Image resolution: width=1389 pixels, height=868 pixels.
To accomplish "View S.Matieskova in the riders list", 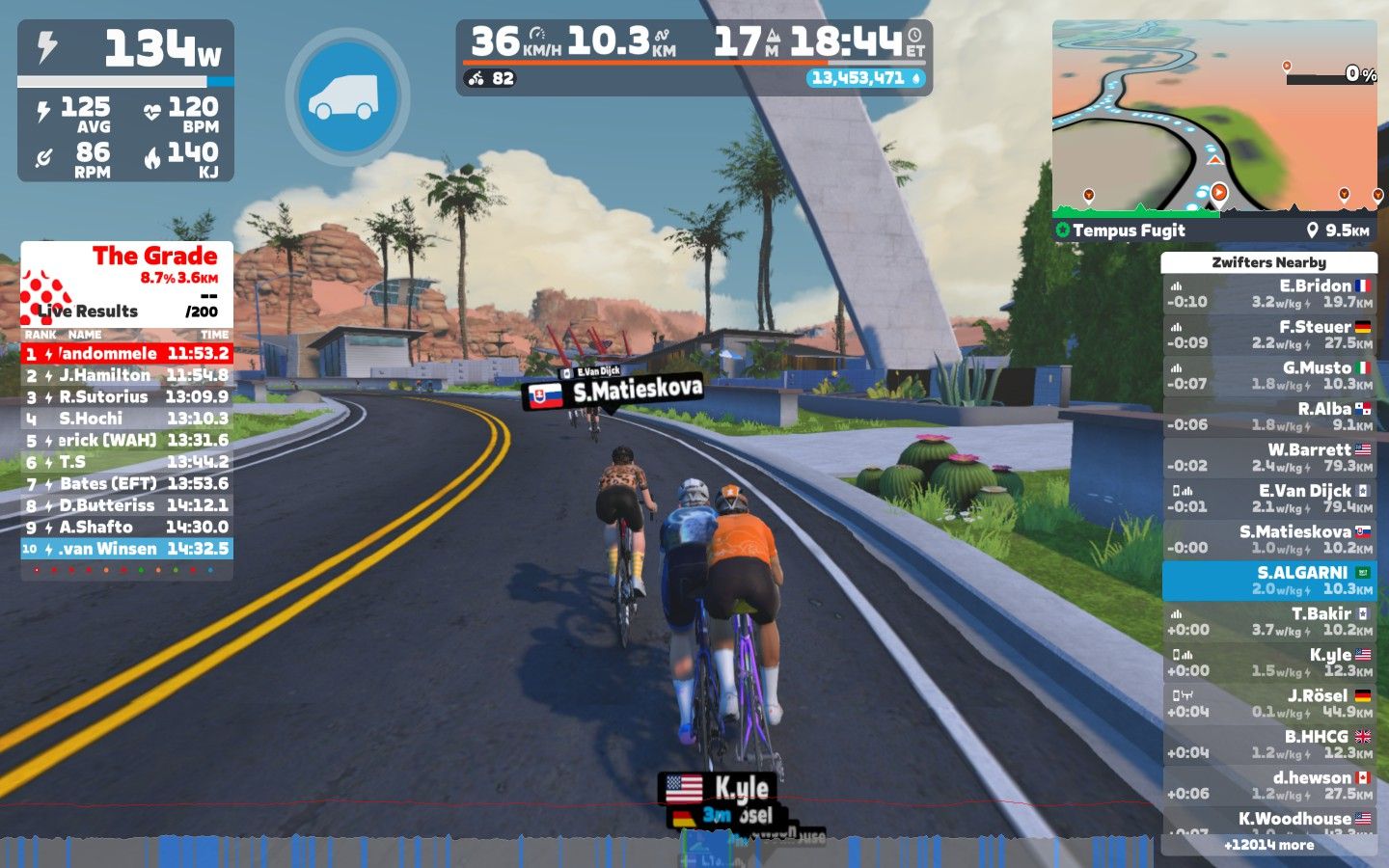I will coord(1268,540).
